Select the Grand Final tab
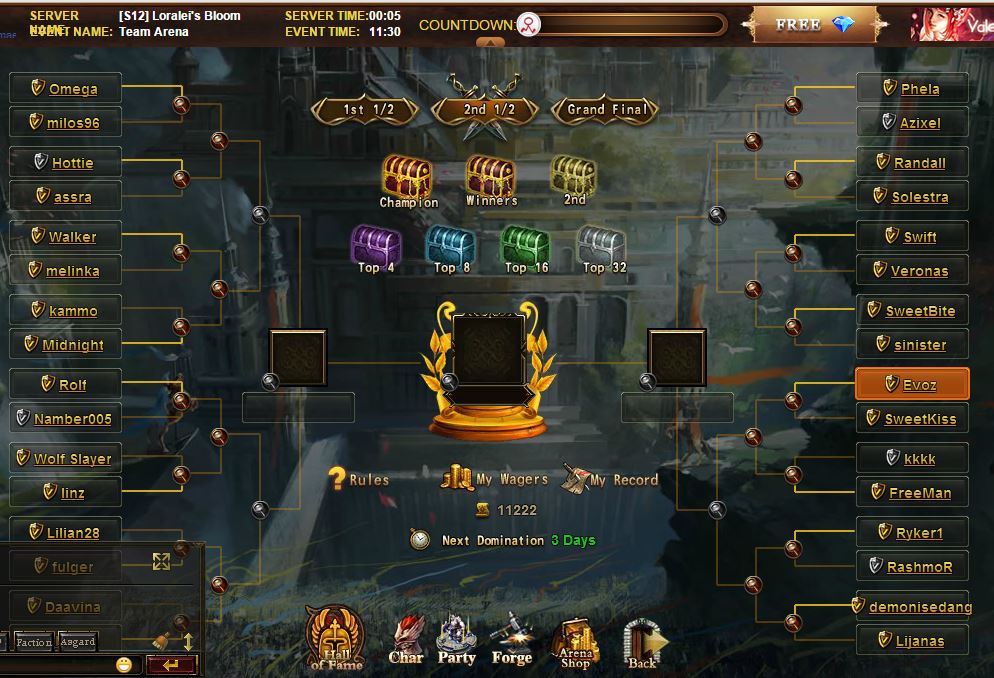Image resolution: width=994 pixels, height=678 pixels. click(607, 110)
